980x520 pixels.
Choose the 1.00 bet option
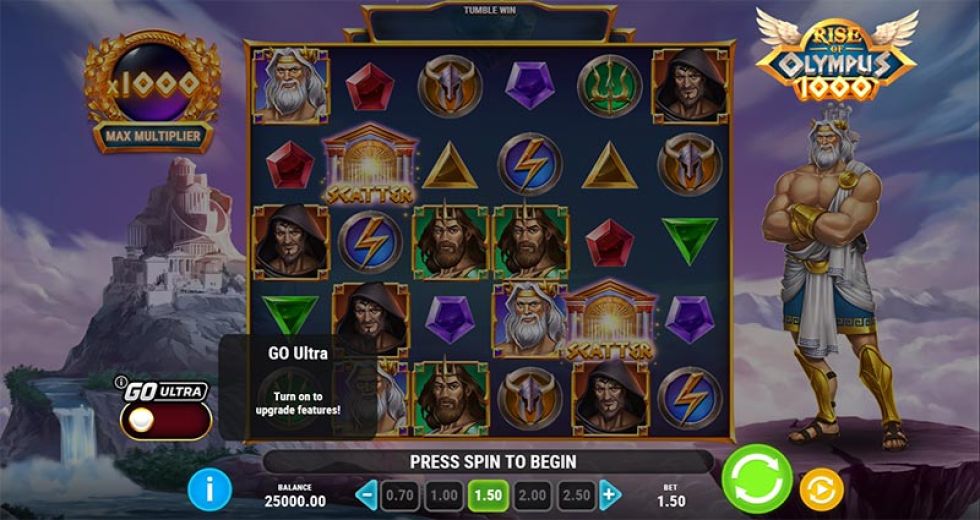[443, 494]
